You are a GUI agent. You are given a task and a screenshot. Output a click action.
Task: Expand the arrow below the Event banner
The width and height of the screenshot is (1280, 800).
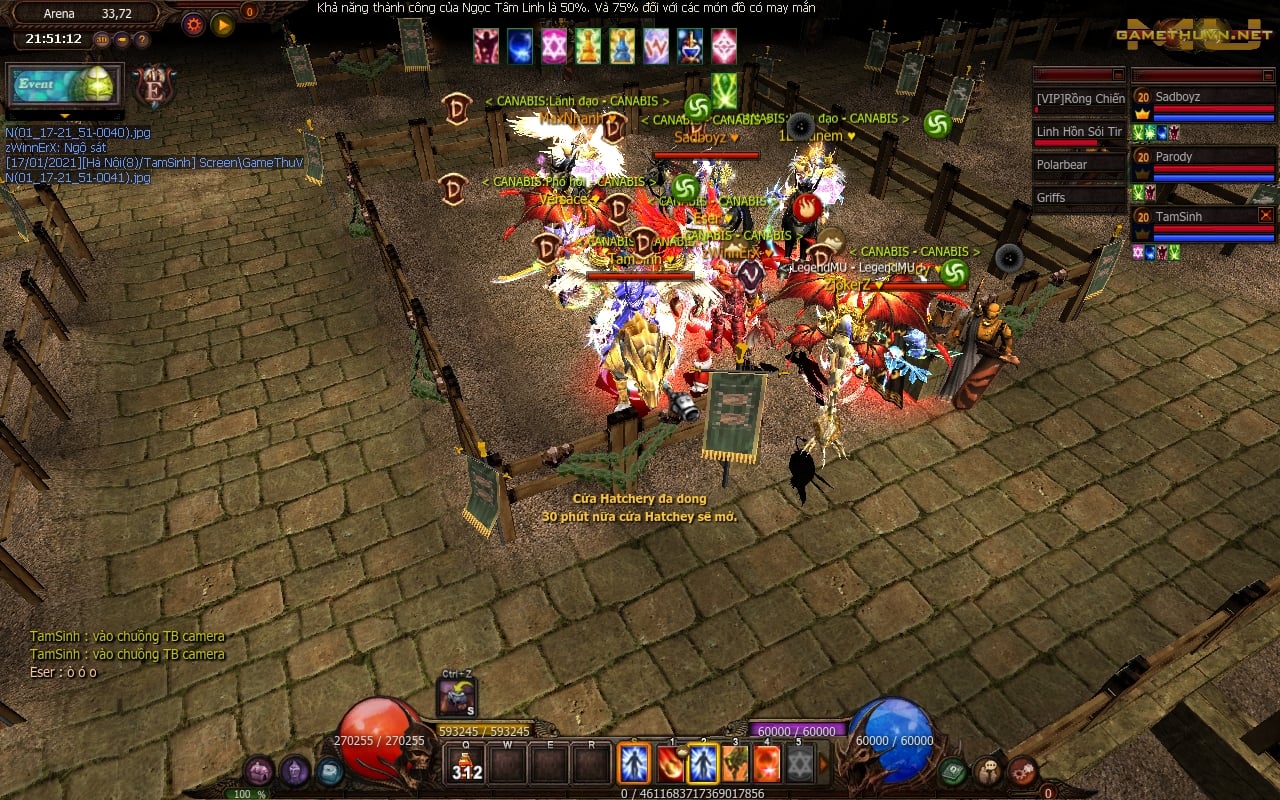[65, 115]
